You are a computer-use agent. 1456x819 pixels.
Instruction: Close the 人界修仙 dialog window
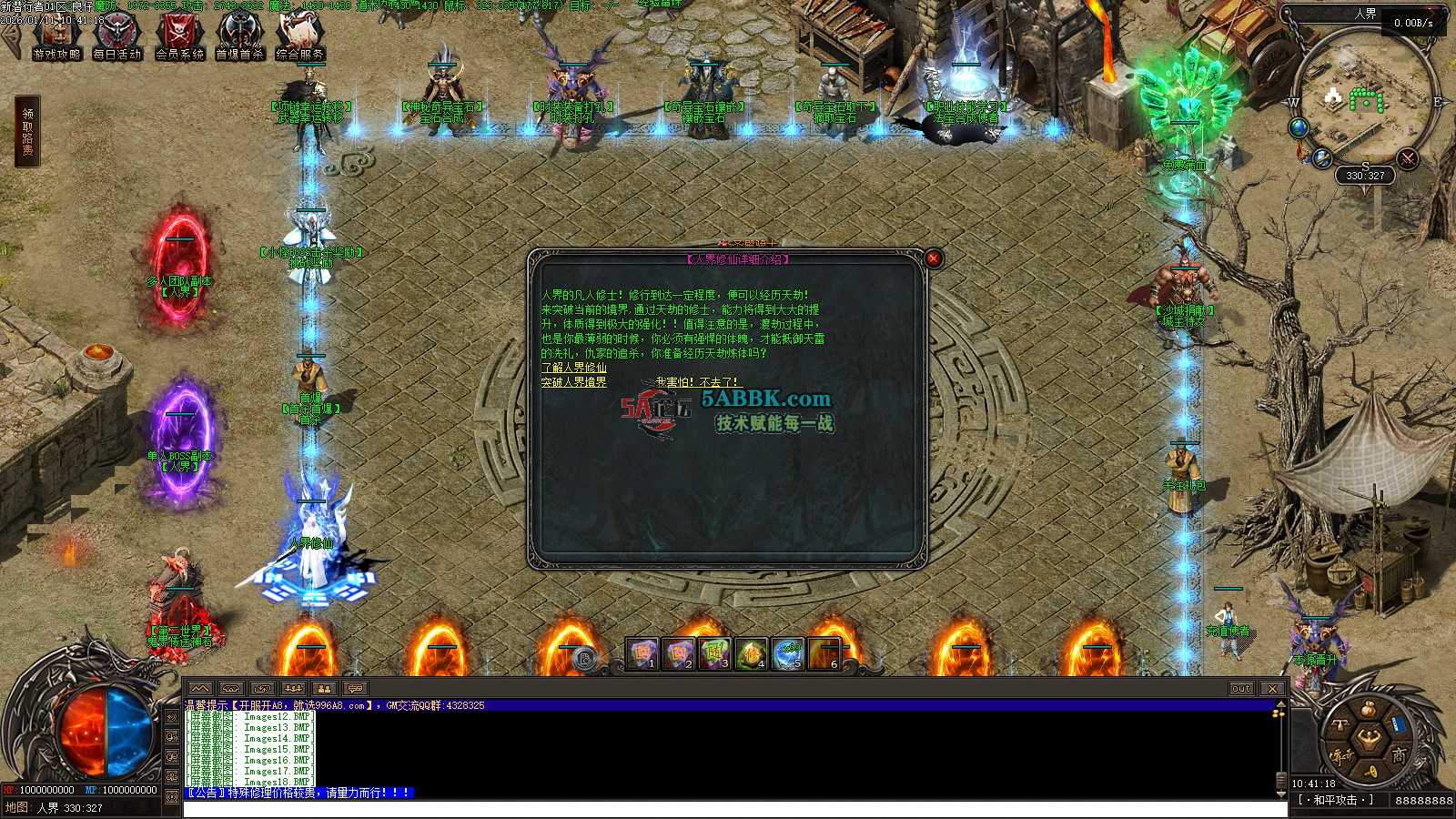[933, 258]
